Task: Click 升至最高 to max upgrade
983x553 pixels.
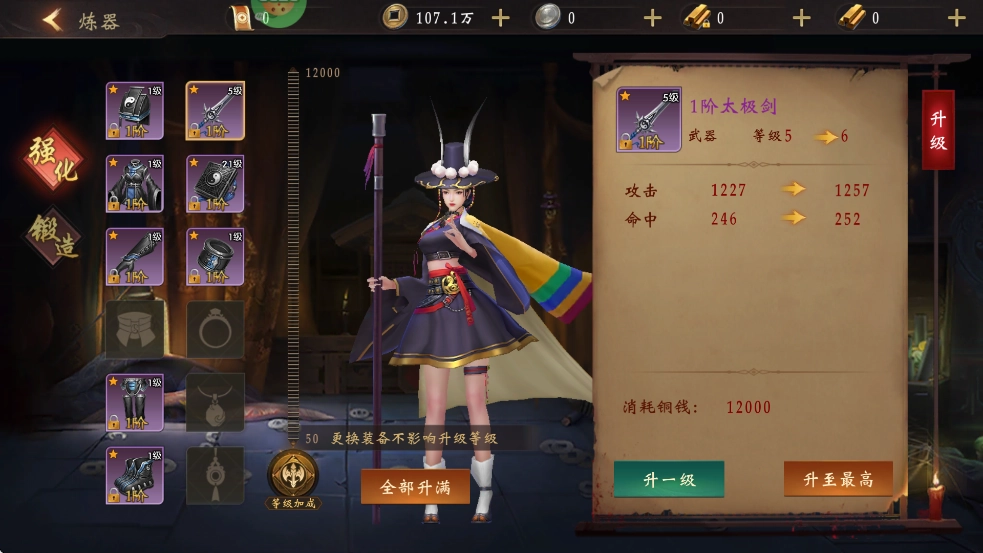Action: pyautogui.click(x=838, y=479)
